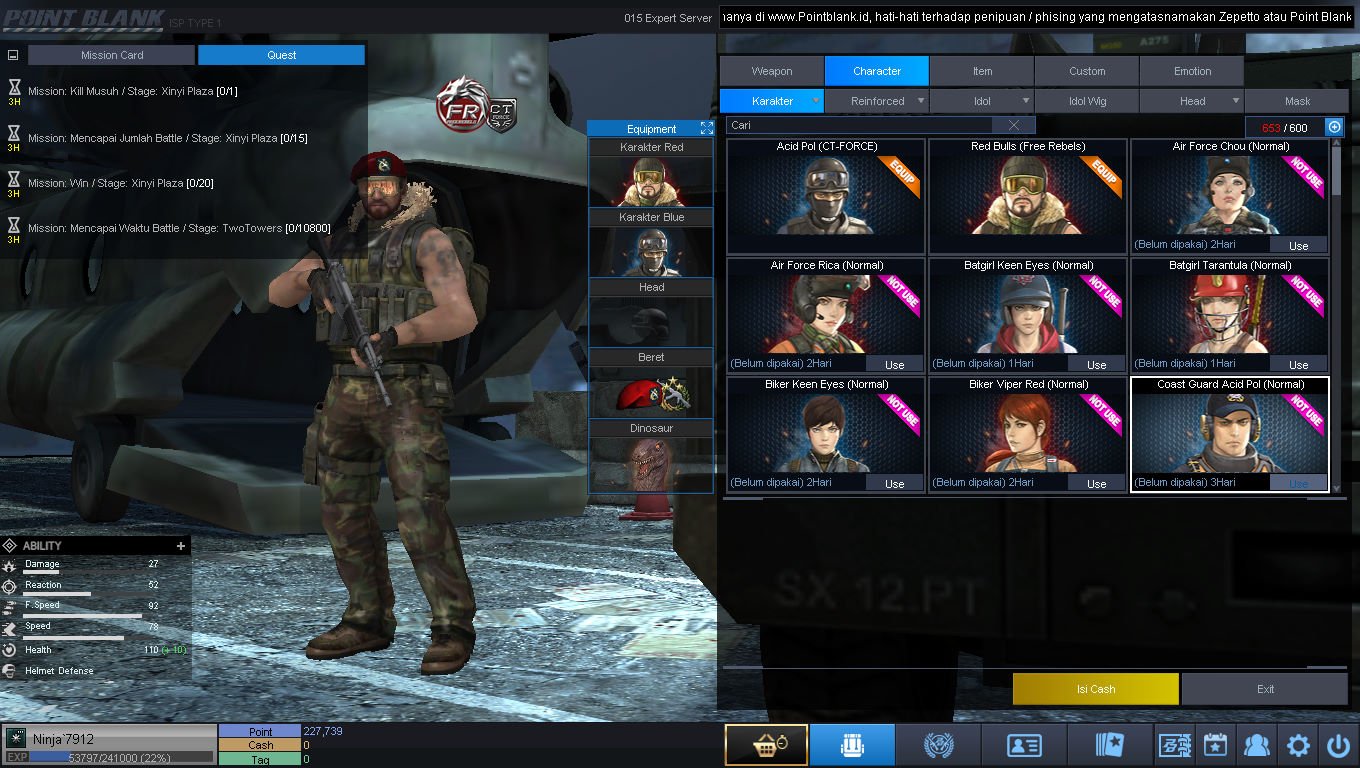Expand inventory capacity with plus button
The height and width of the screenshot is (768, 1360).
[1334, 127]
